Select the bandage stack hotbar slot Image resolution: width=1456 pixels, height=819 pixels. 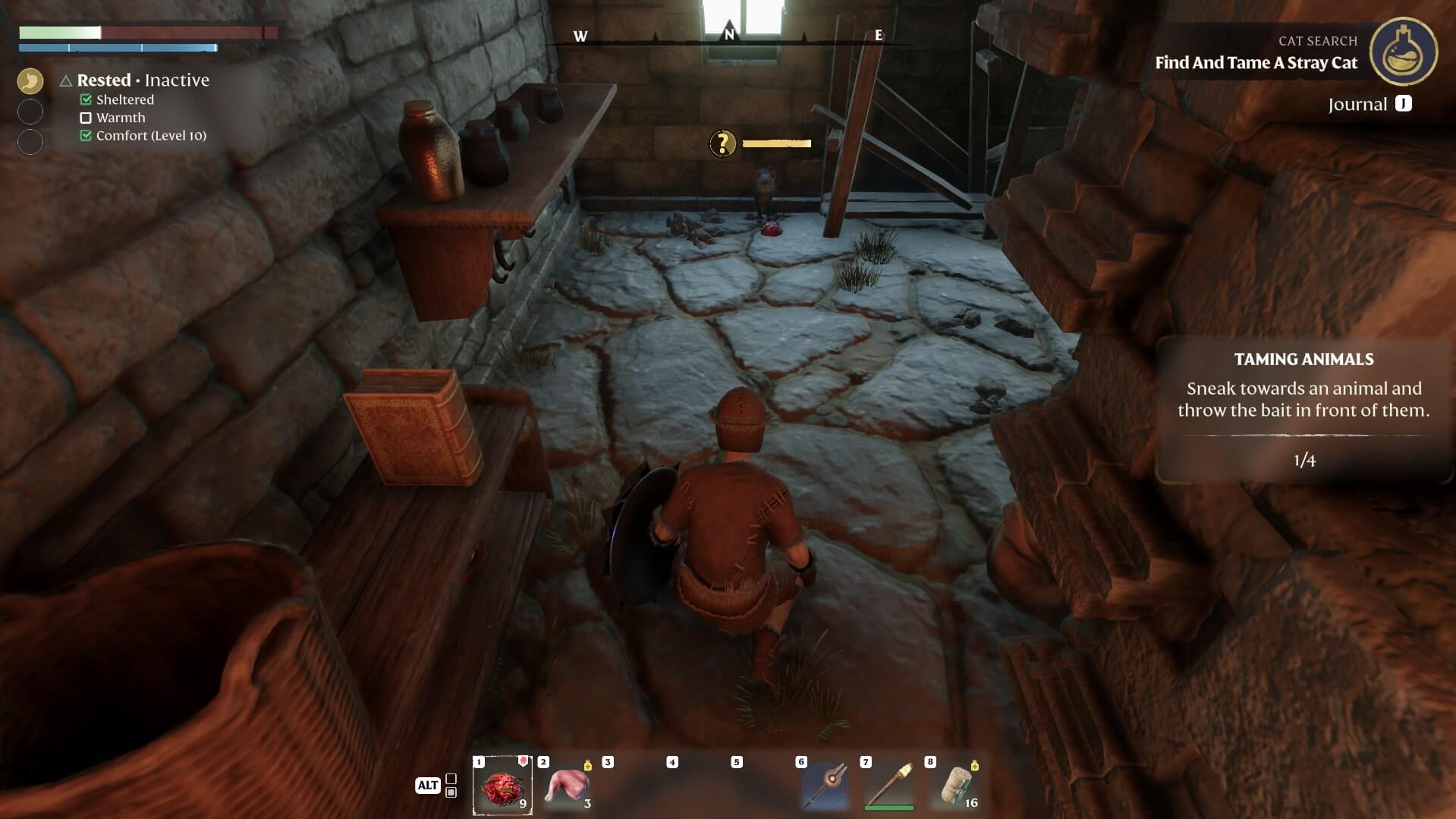point(954,786)
